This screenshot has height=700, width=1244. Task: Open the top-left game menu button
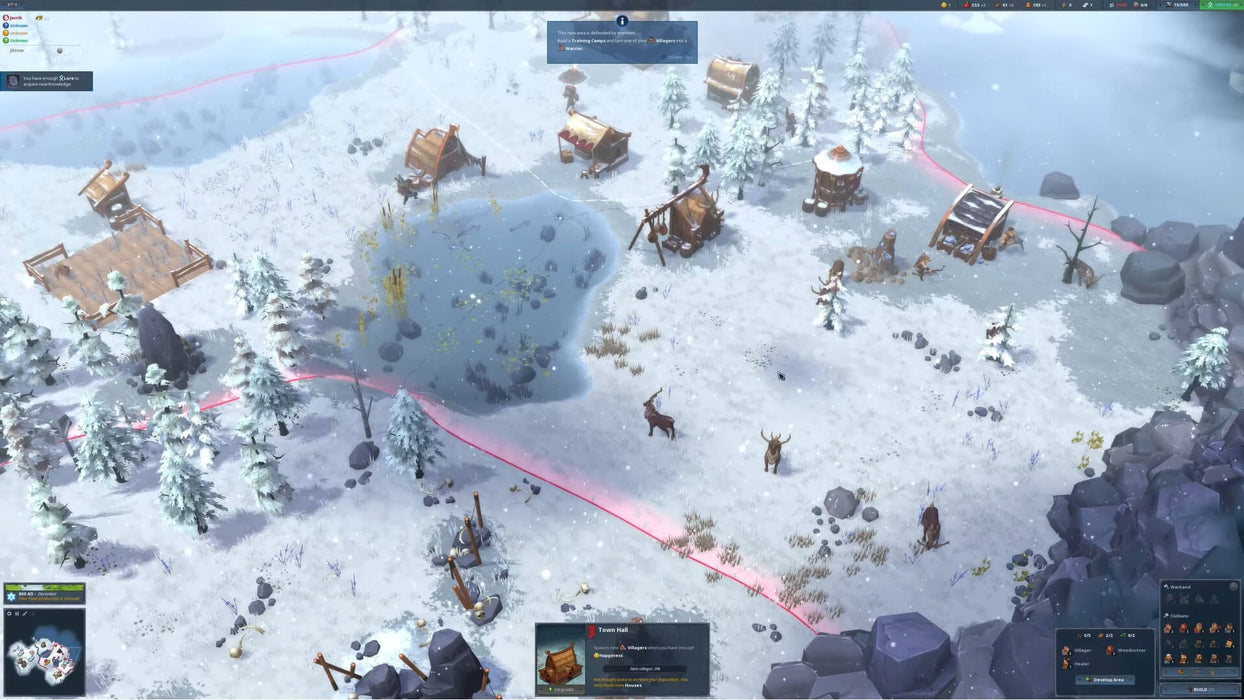(x=13, y=5)
